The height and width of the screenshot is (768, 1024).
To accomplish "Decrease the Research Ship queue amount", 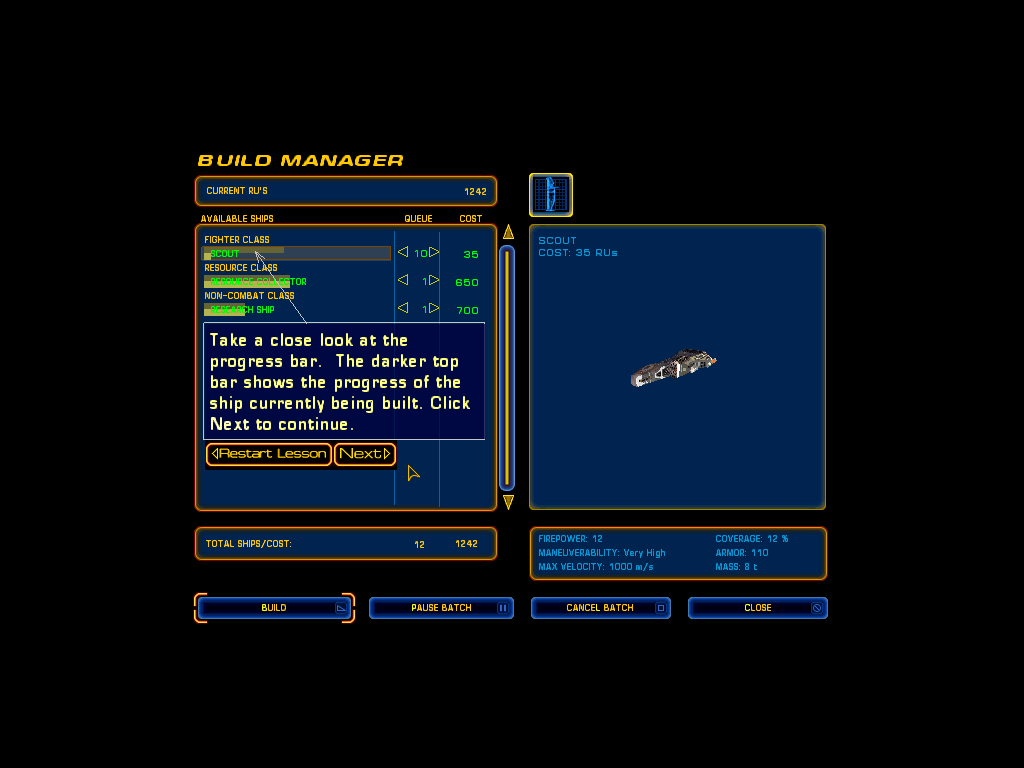I will (403, 309).
